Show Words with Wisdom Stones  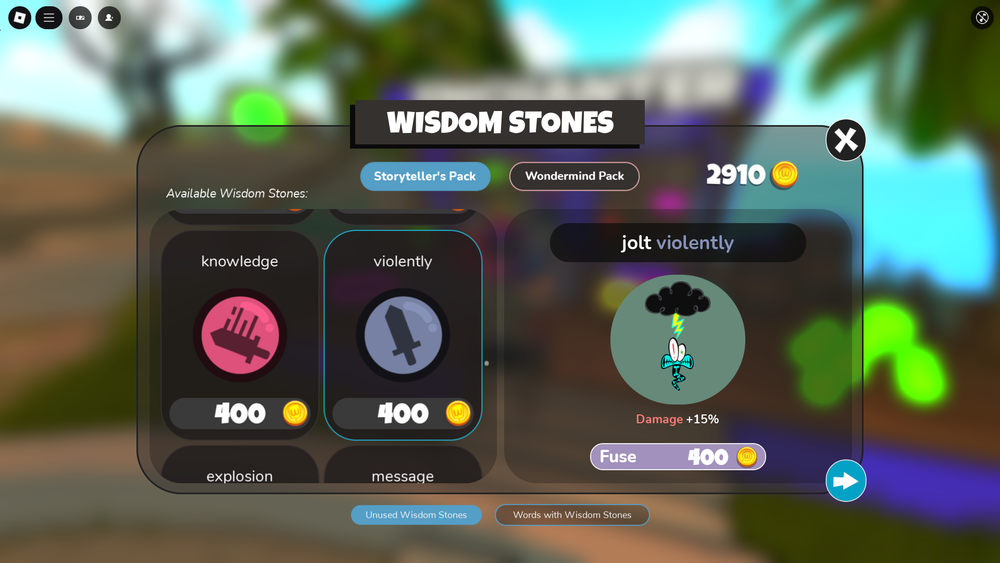[572, 515]
